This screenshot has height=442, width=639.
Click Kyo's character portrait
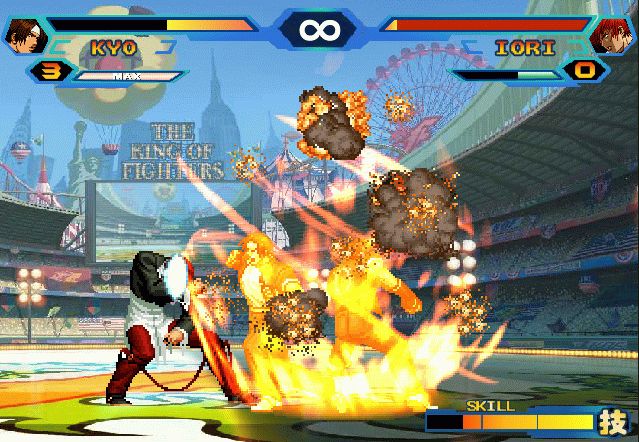pyautogui.click(x=21, y=35)
